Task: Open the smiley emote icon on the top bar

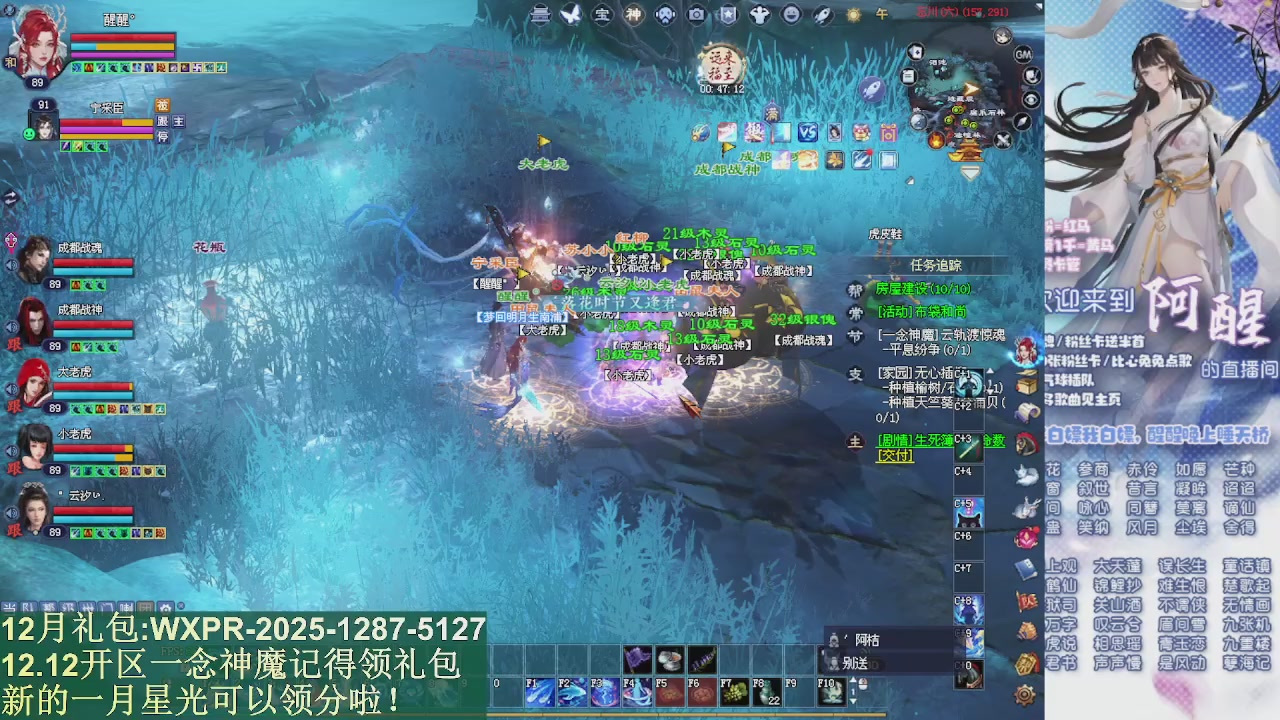Action: [x=790, y=14]
